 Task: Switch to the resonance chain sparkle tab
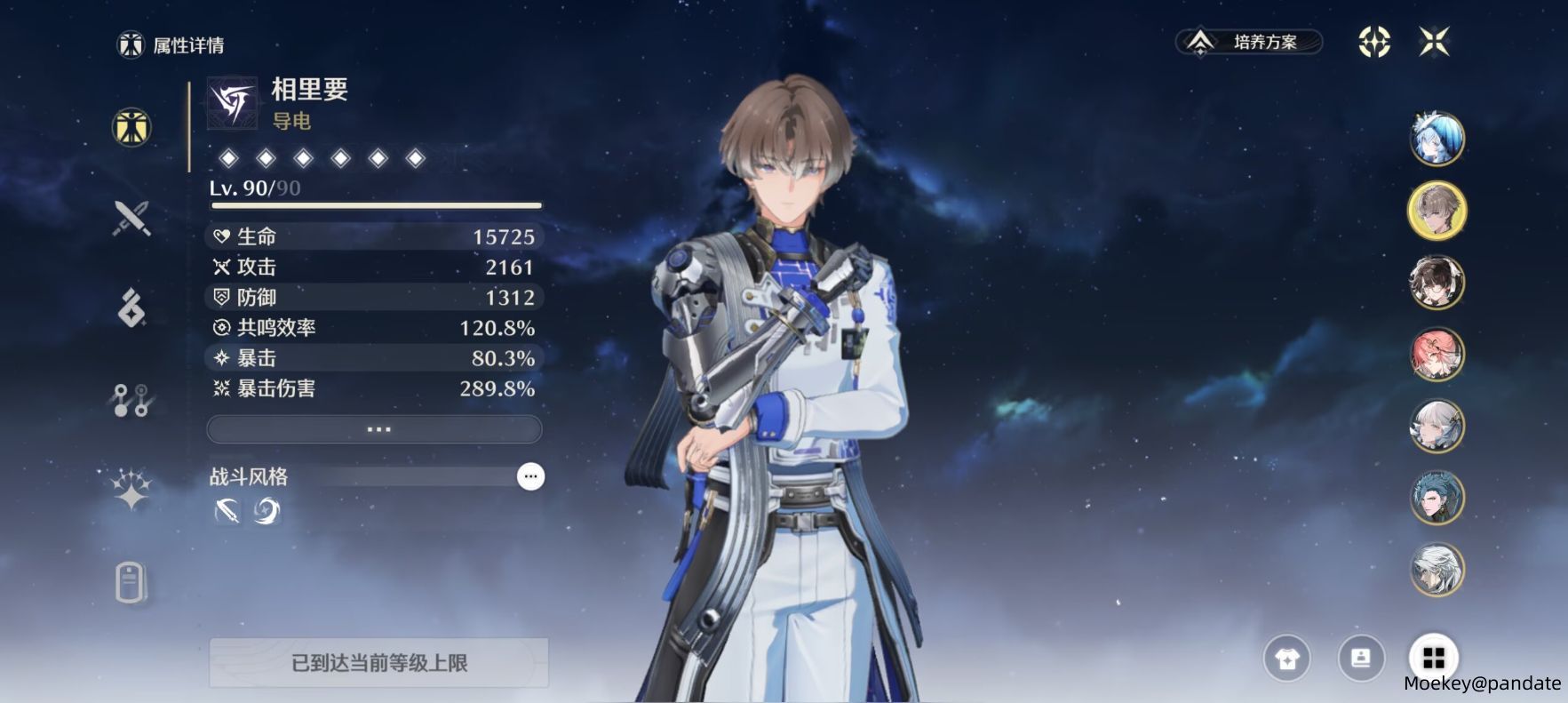coord(131,489)
